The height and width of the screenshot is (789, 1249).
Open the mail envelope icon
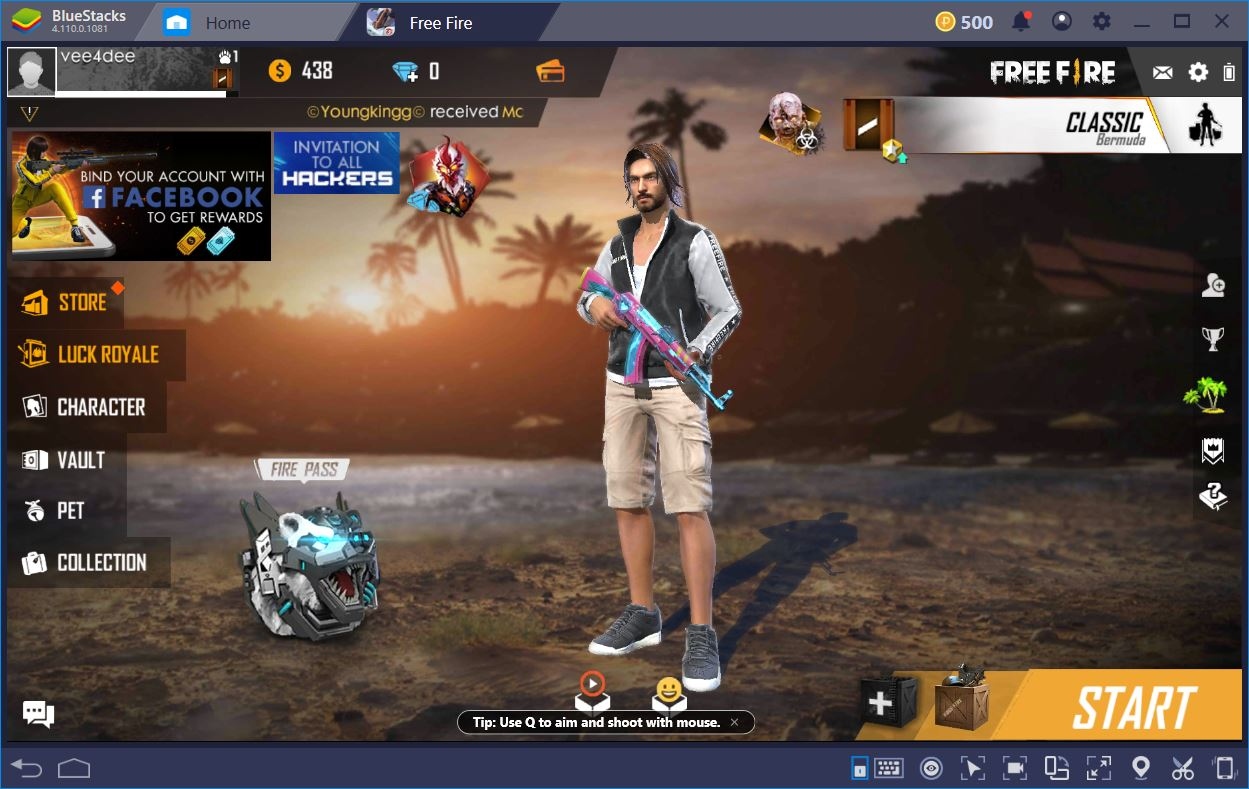pyautogui.click(x=1162, y=72)
